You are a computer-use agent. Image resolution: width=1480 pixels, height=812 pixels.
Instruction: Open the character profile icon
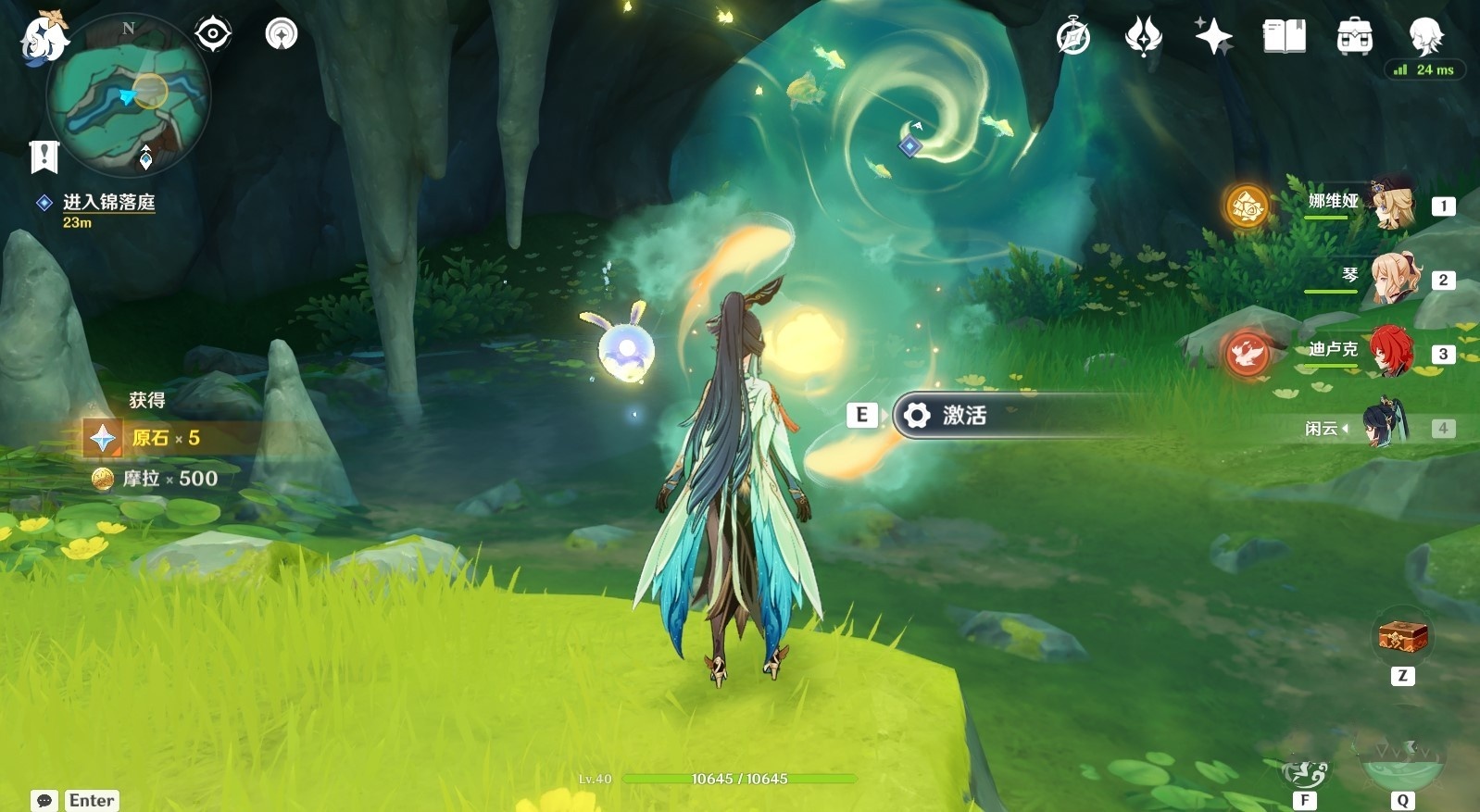click(1425, 37)
